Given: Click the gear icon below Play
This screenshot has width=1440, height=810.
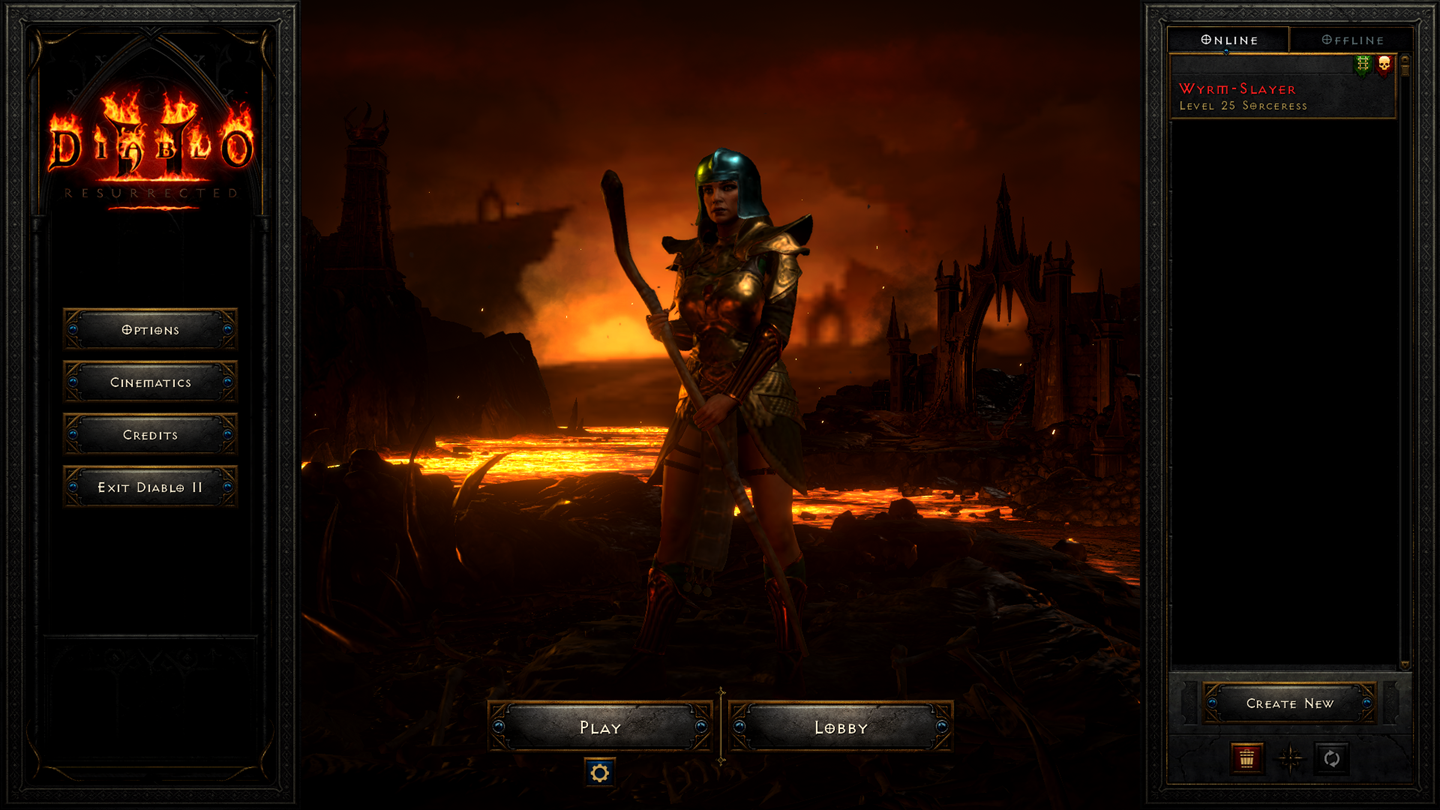Looking at the screenshot, I should point(600,772).
